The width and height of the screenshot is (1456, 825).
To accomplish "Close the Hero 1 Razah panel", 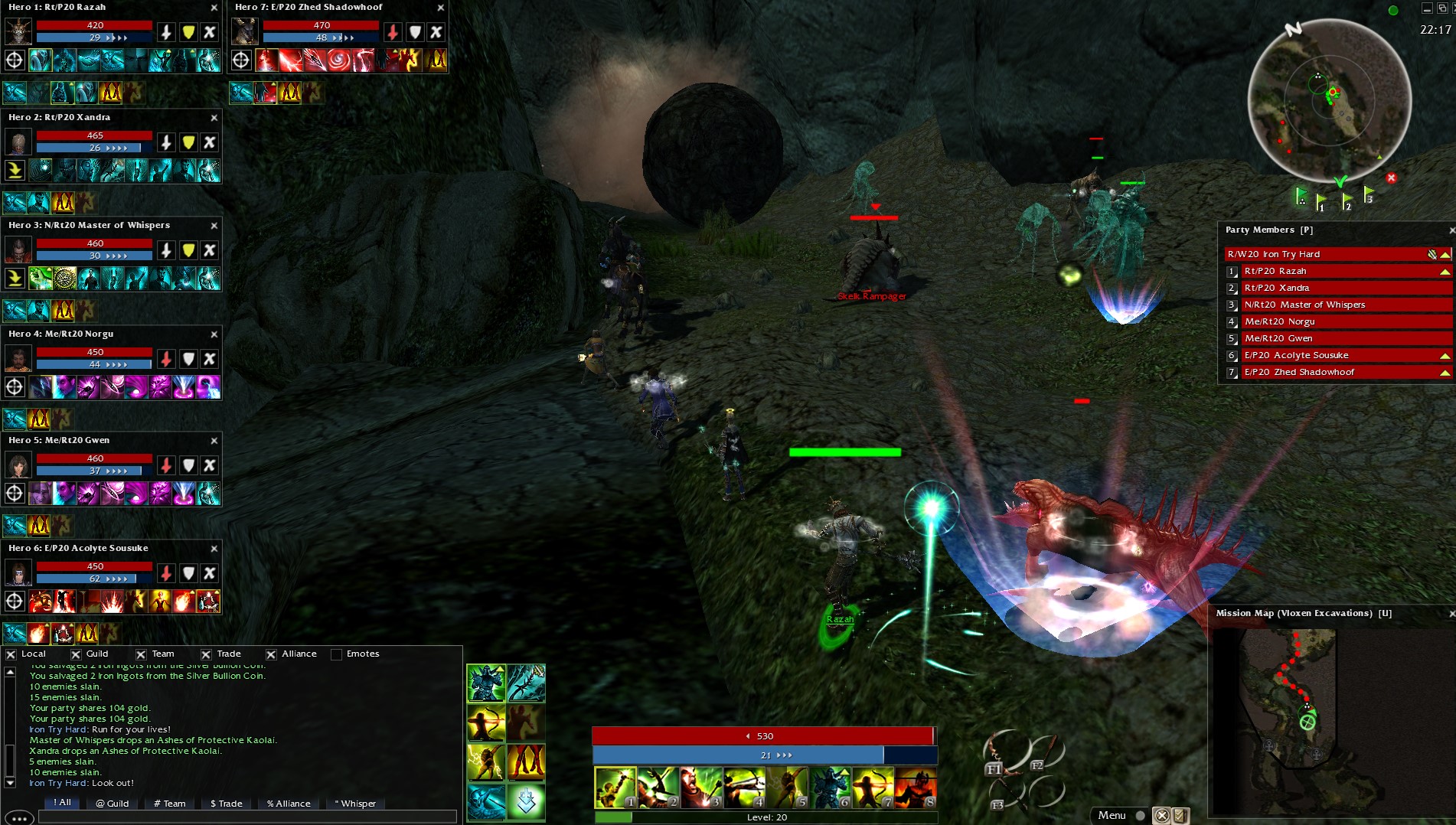I will point(214,8).
